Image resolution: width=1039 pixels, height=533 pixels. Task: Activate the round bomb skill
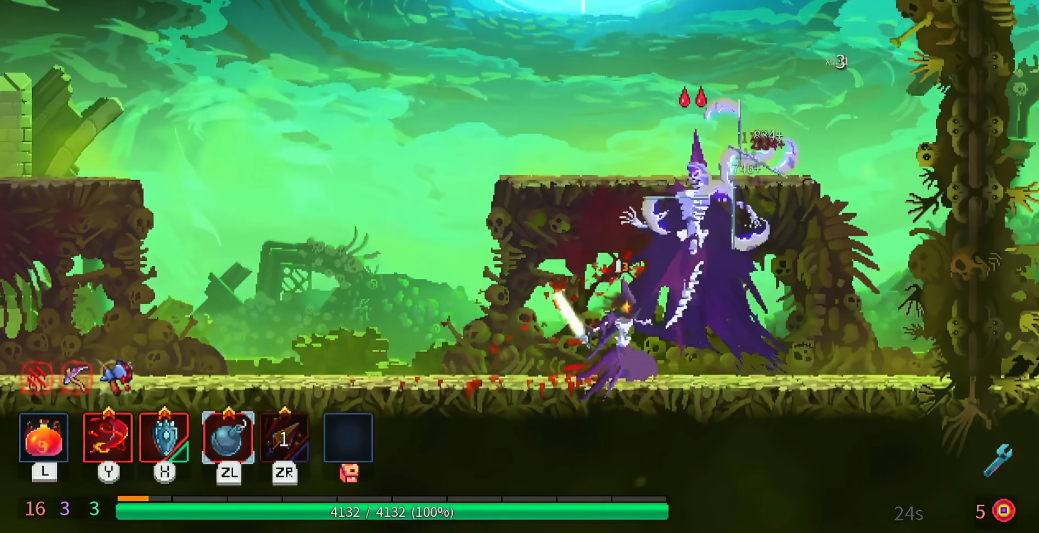(228, 438)
